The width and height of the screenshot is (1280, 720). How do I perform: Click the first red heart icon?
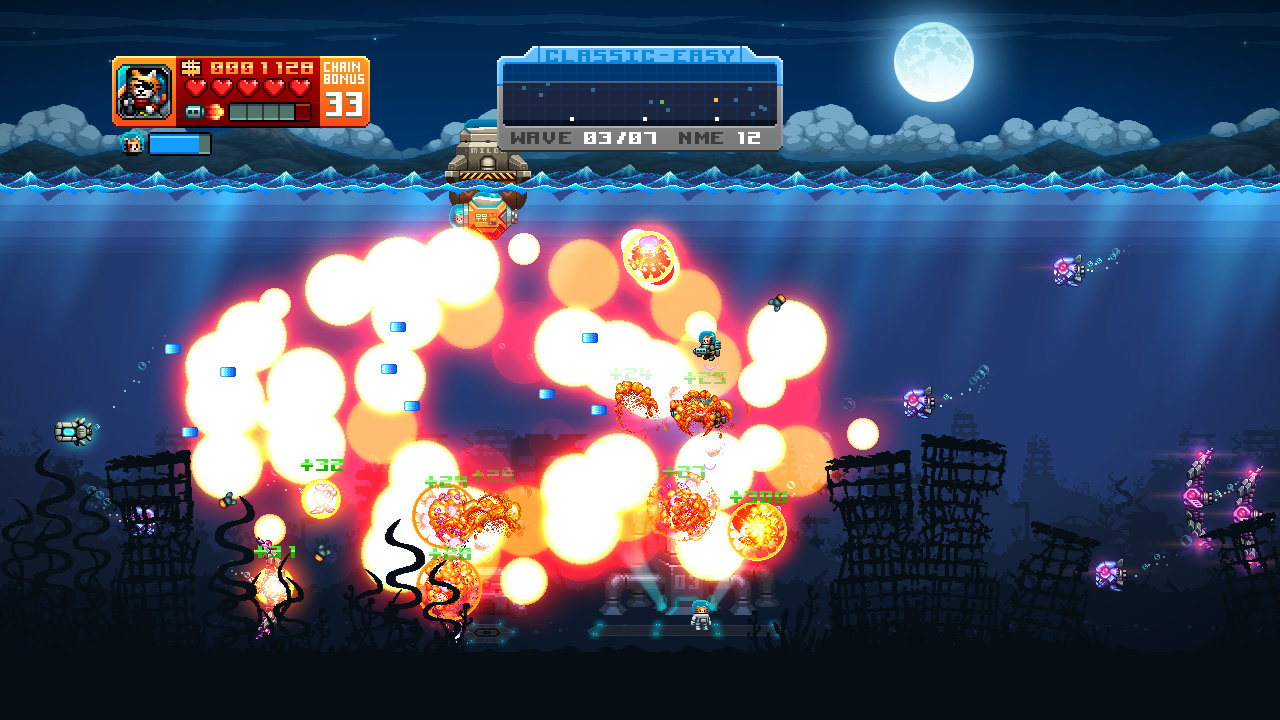click(197, 85)
